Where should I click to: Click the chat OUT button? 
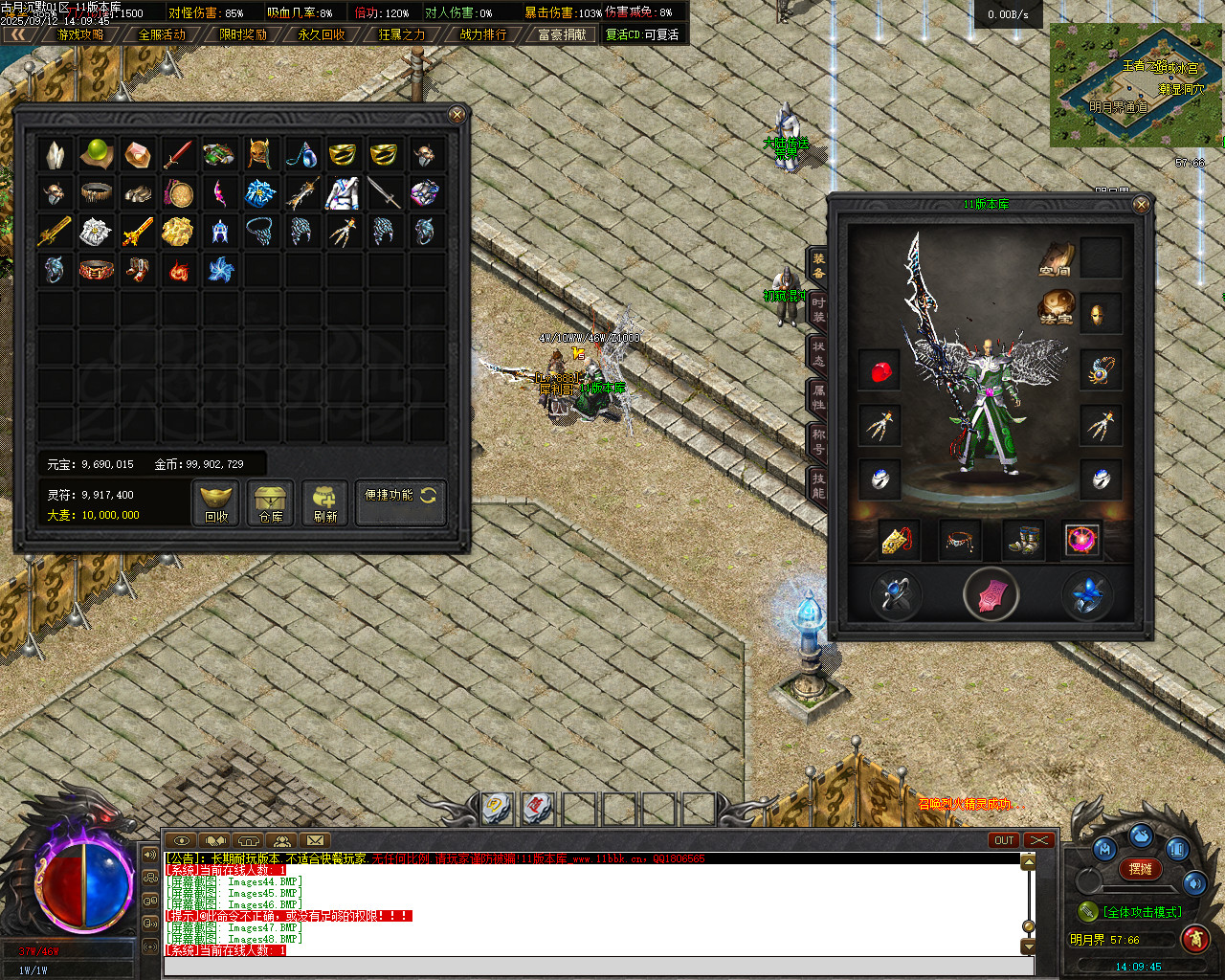pyautogui.click(x=1003, y=840)
